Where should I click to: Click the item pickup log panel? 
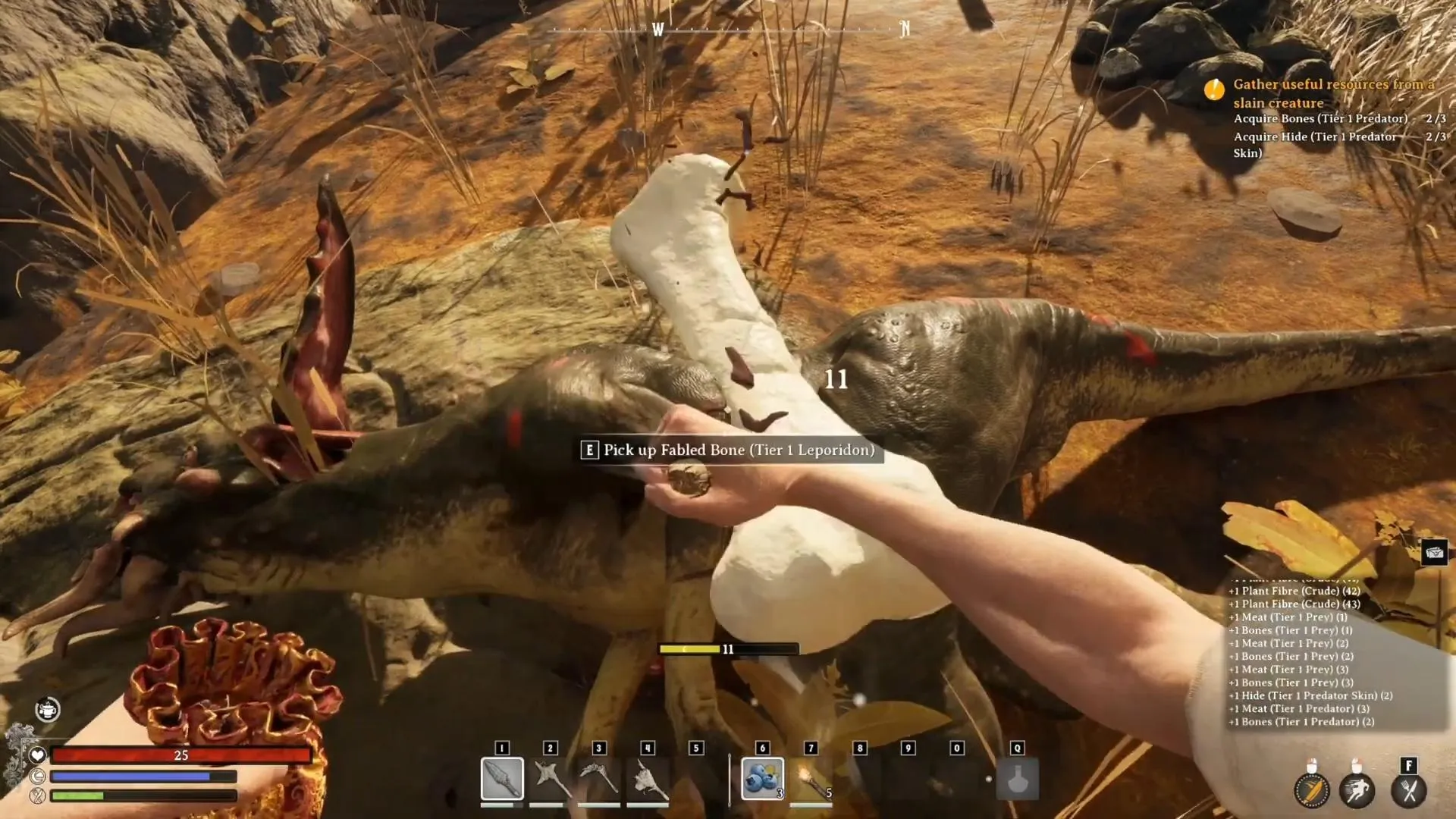pos(1310,656)
